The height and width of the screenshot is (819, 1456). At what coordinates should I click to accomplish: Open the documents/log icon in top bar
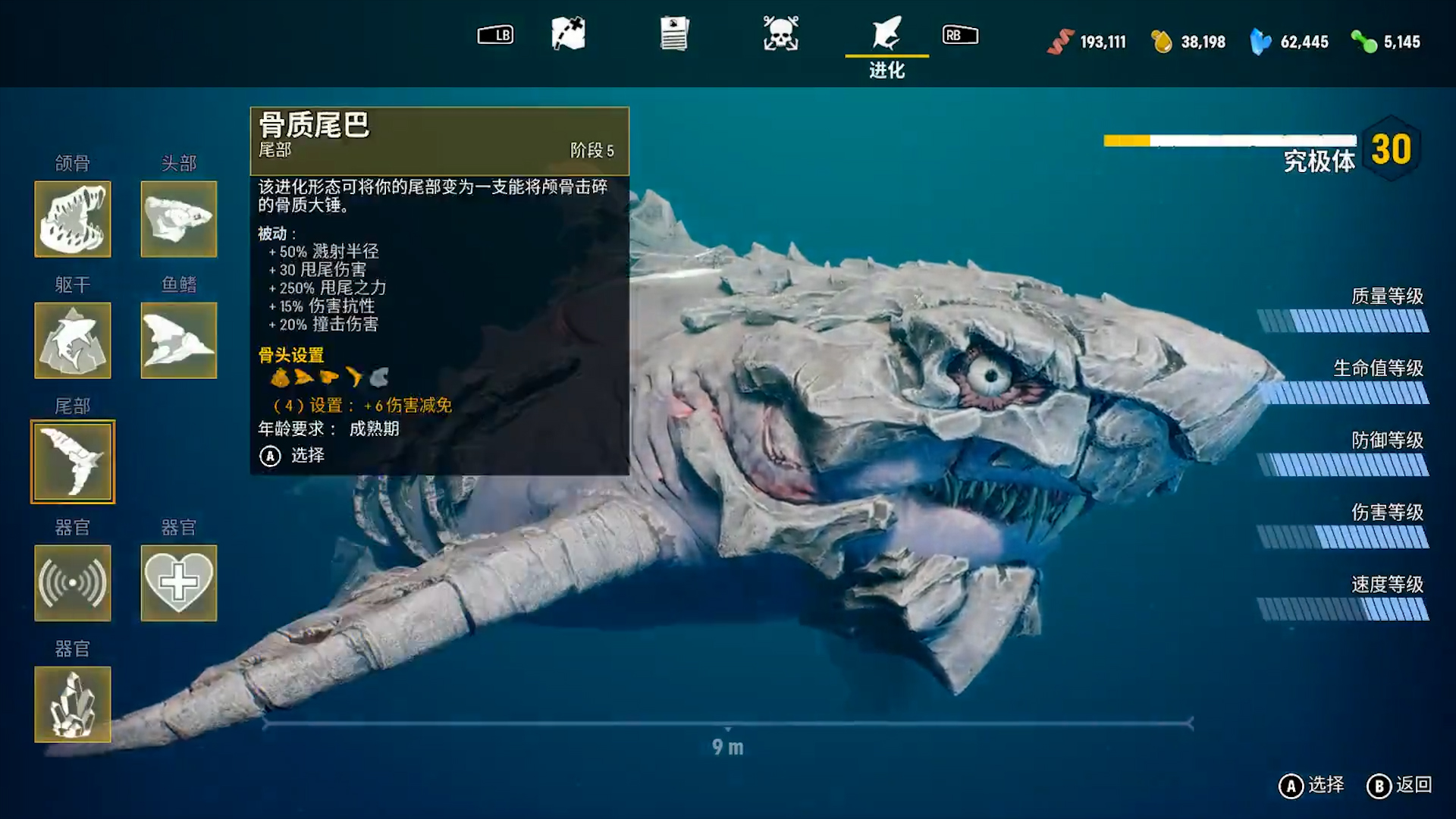(675, 34)
